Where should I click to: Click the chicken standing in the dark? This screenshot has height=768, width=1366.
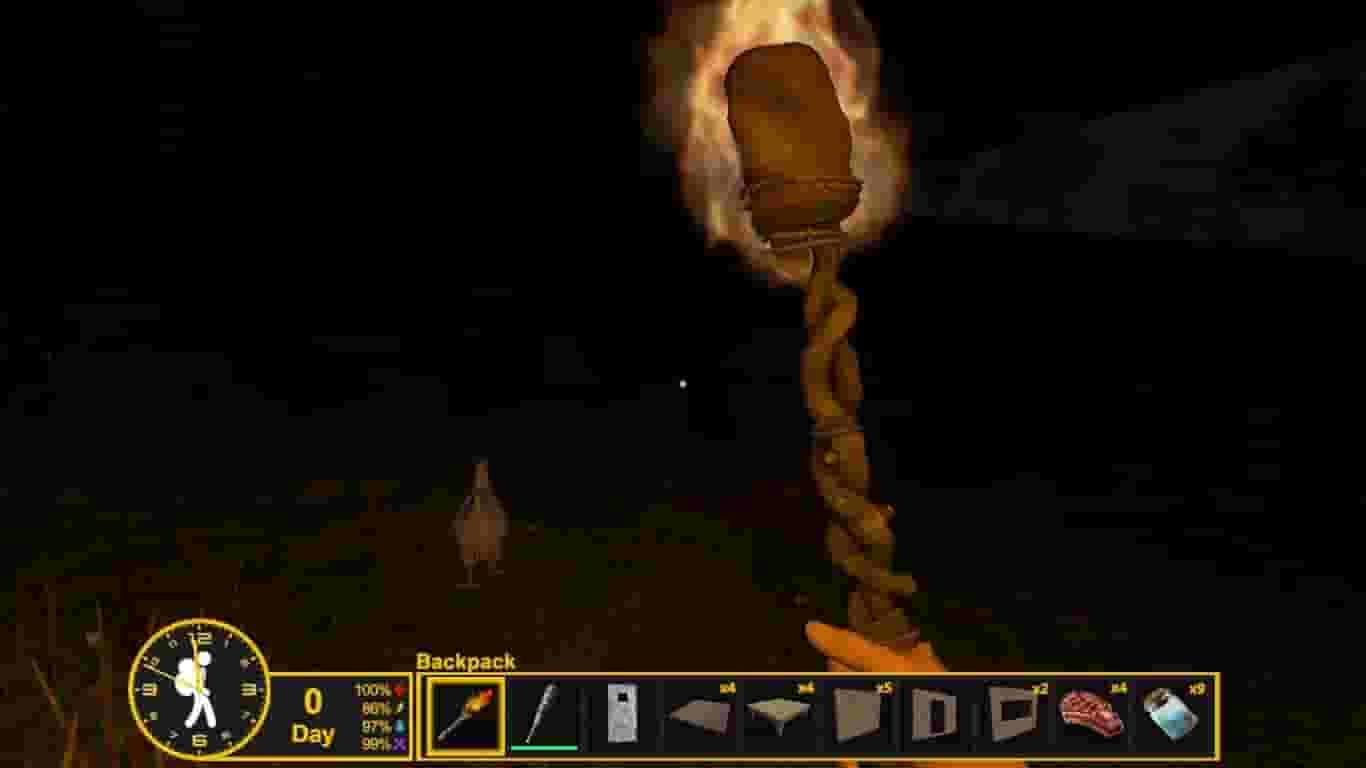click(482, 525)
